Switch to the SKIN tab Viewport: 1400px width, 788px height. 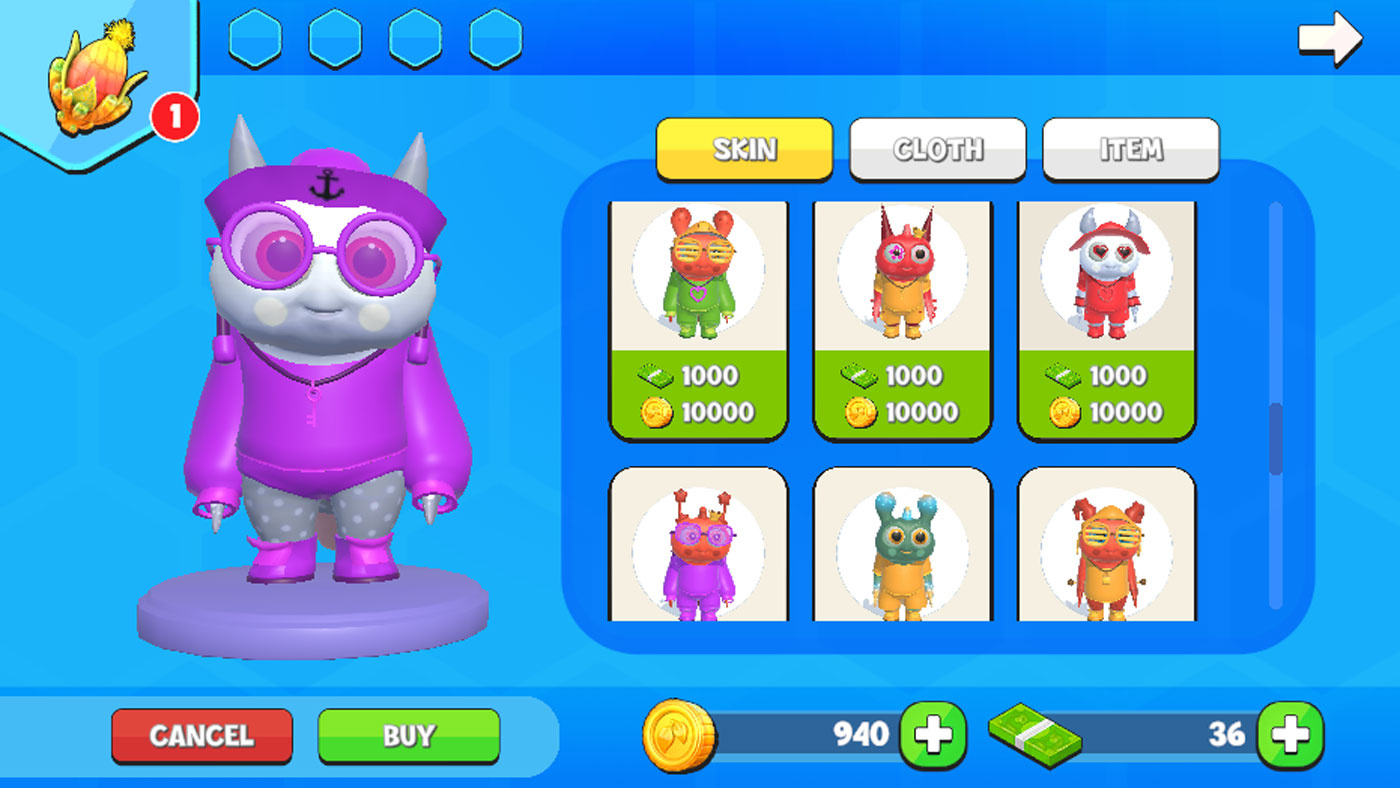(744, 149)
